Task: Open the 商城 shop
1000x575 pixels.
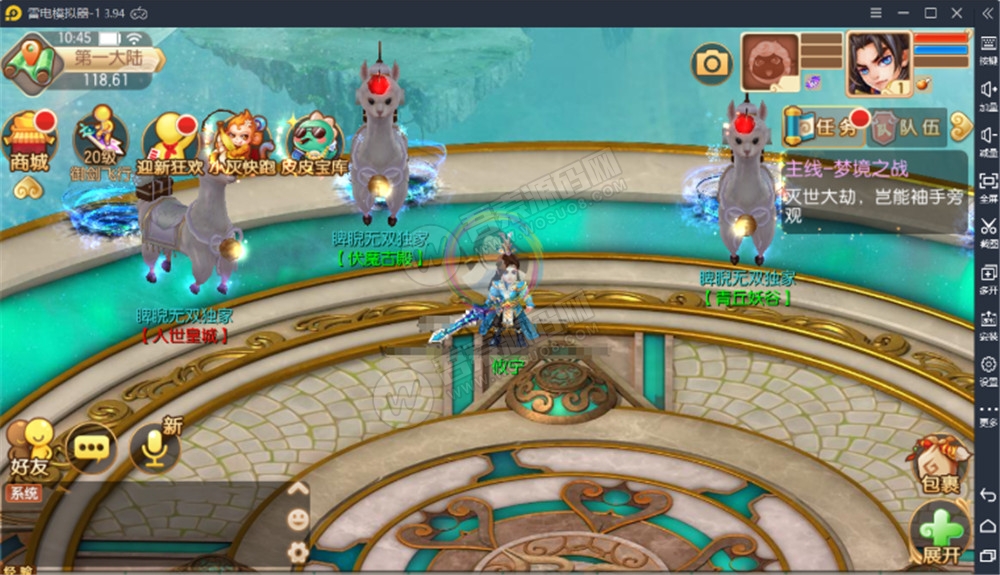Action: click(29, 142)
